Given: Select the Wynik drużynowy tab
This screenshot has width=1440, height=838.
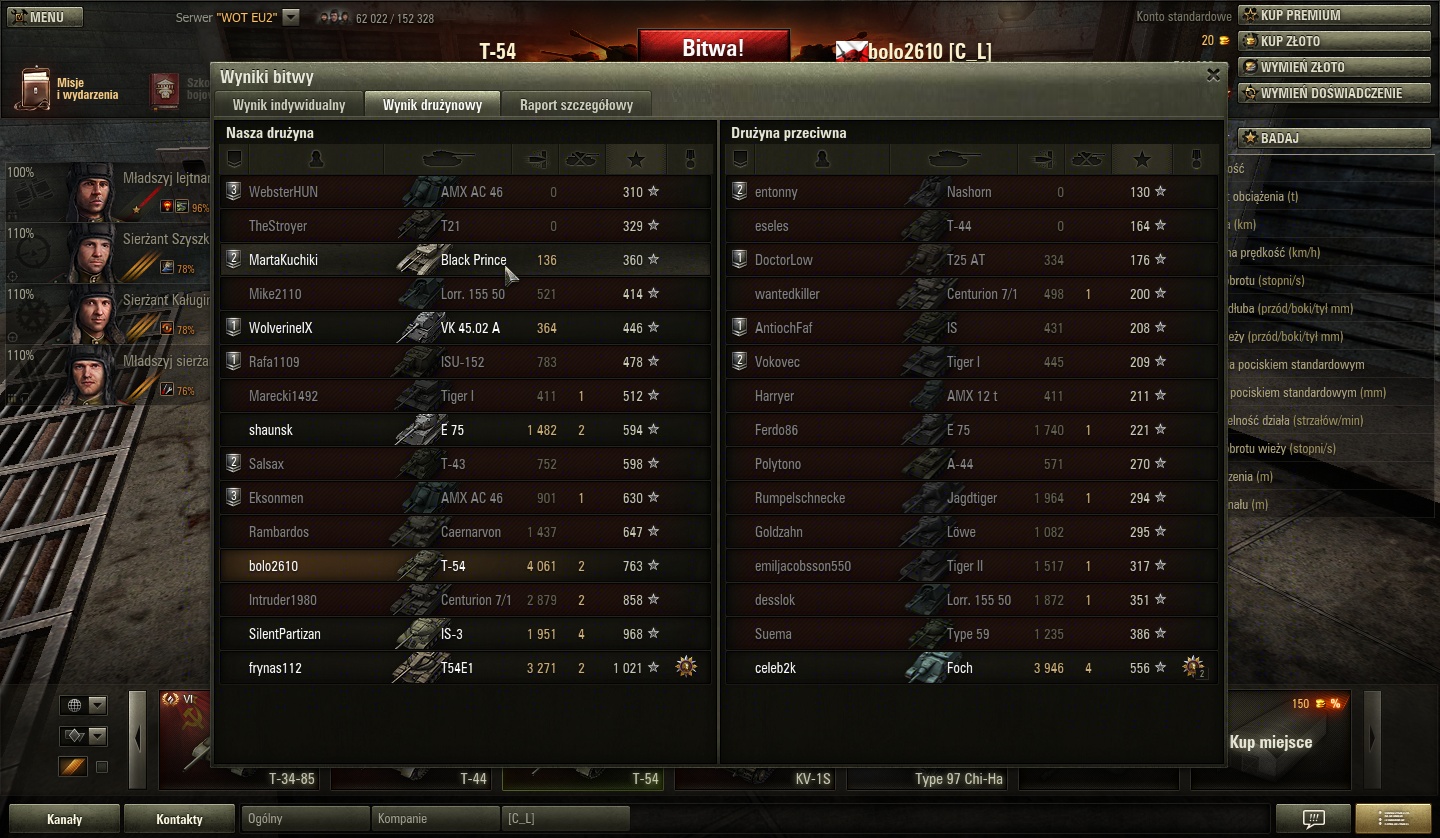Looking at the screenshot, I should (432, 105).
